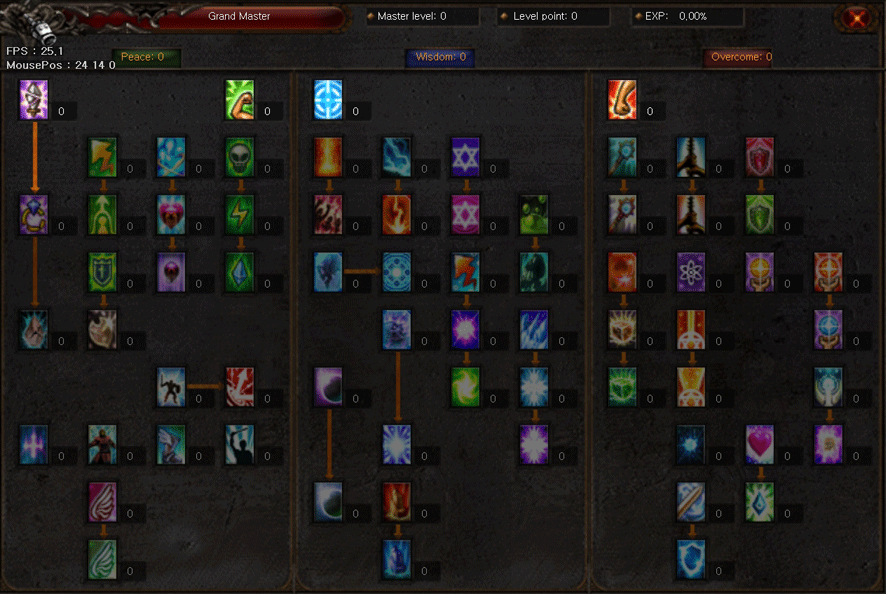Select the green wings skill icon
Screen dimensions: 886x594
103,559
